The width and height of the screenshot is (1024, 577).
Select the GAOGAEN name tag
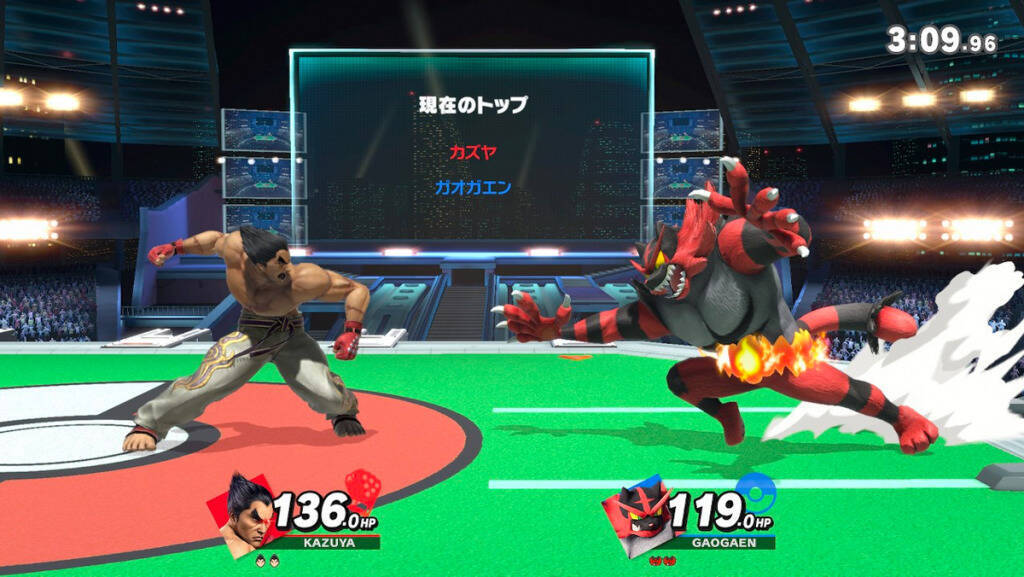(716, 542)
